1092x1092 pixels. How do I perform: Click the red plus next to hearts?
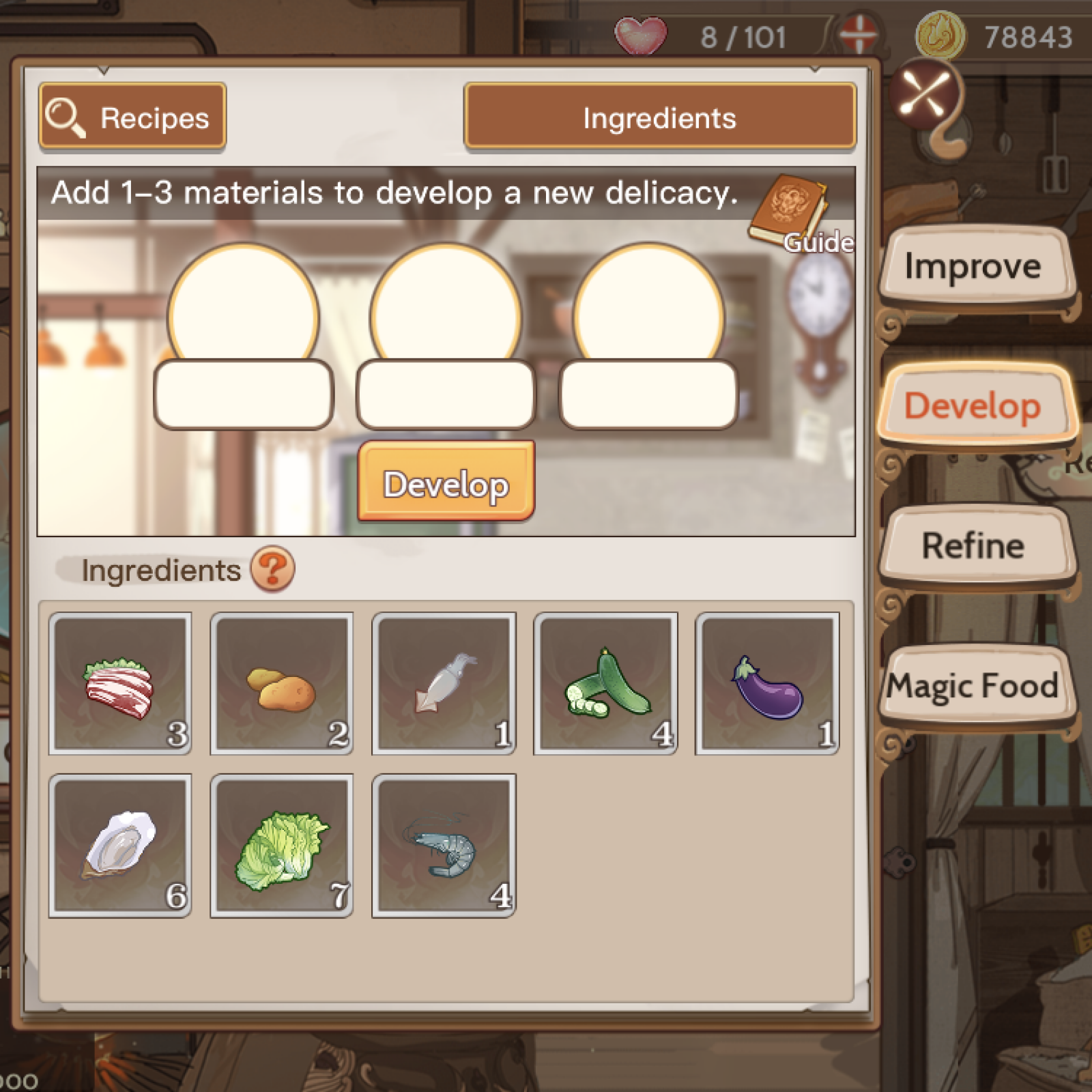859,33
